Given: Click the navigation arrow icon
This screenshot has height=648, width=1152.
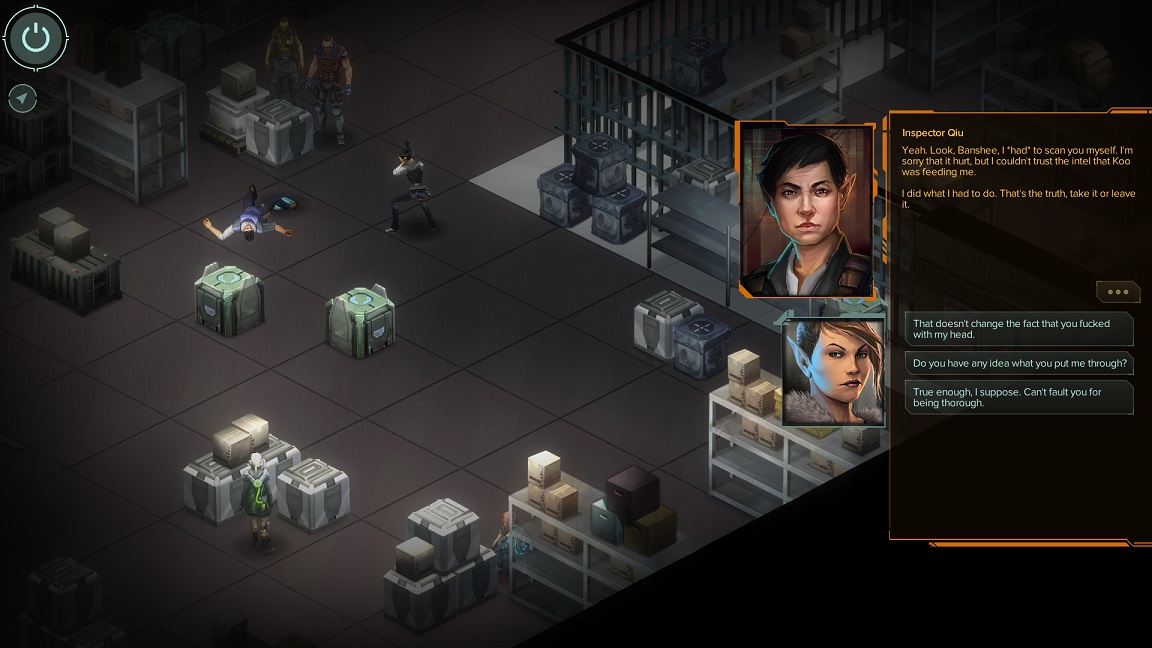Looking at the screenshot, I should [x=22, y=98].
